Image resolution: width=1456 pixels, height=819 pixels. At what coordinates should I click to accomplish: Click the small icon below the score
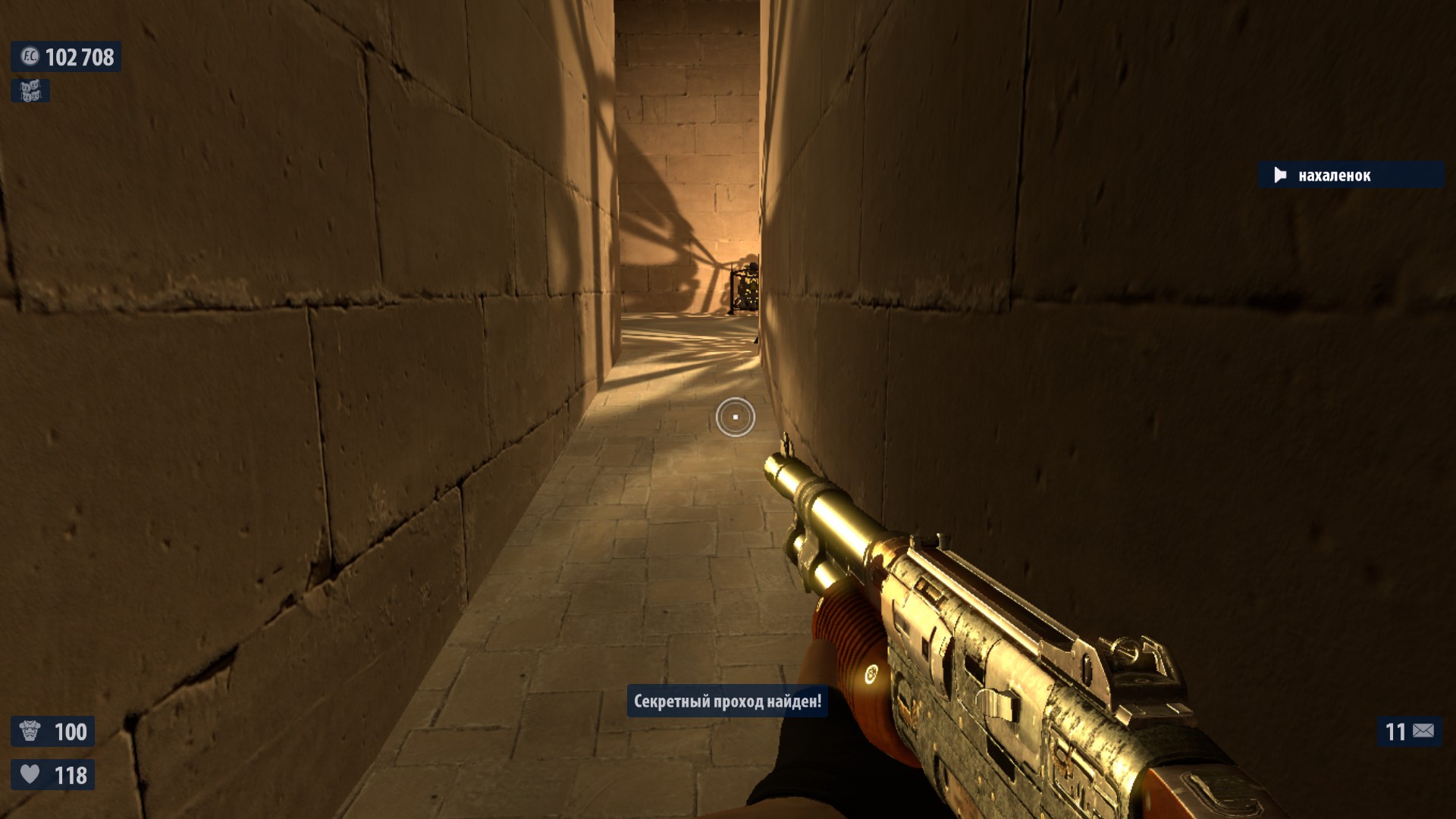[30, 91]
